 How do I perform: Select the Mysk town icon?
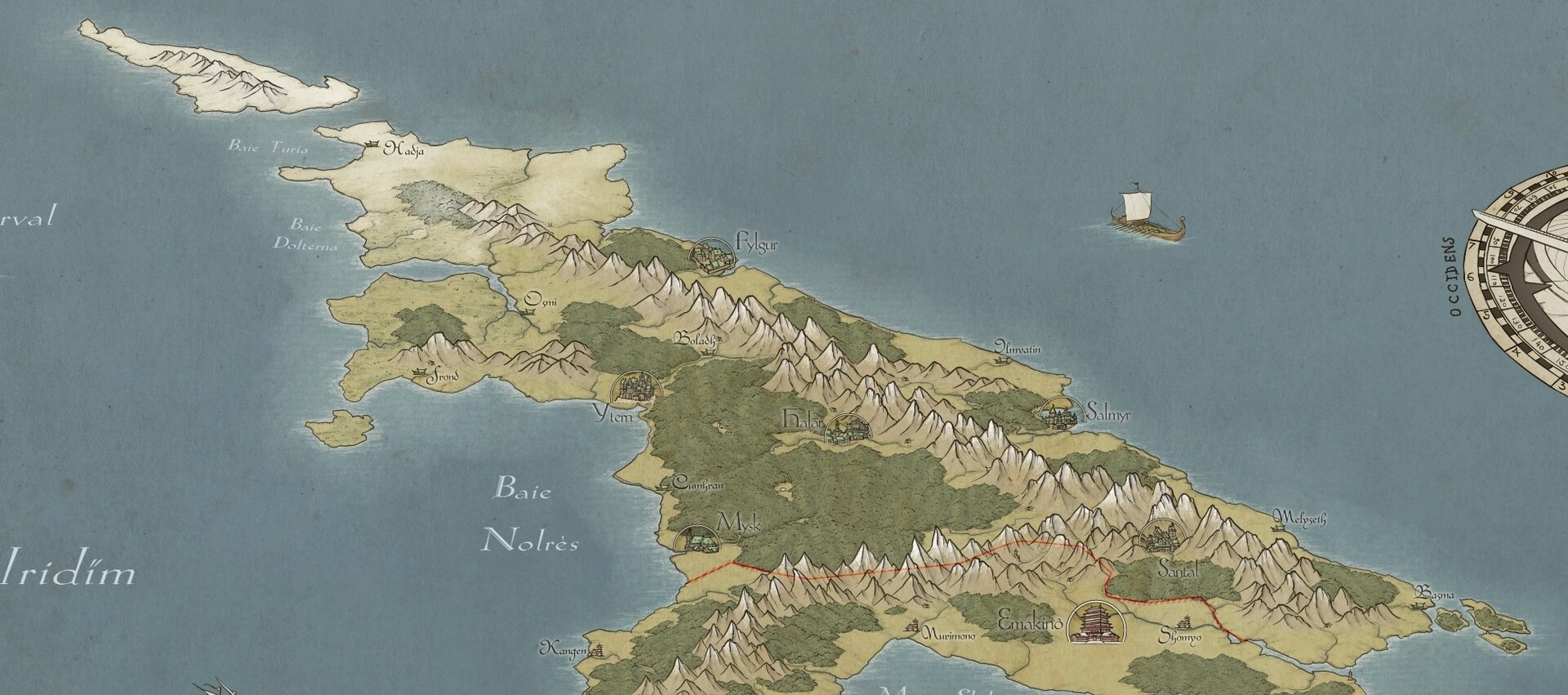tap(697, 539)
